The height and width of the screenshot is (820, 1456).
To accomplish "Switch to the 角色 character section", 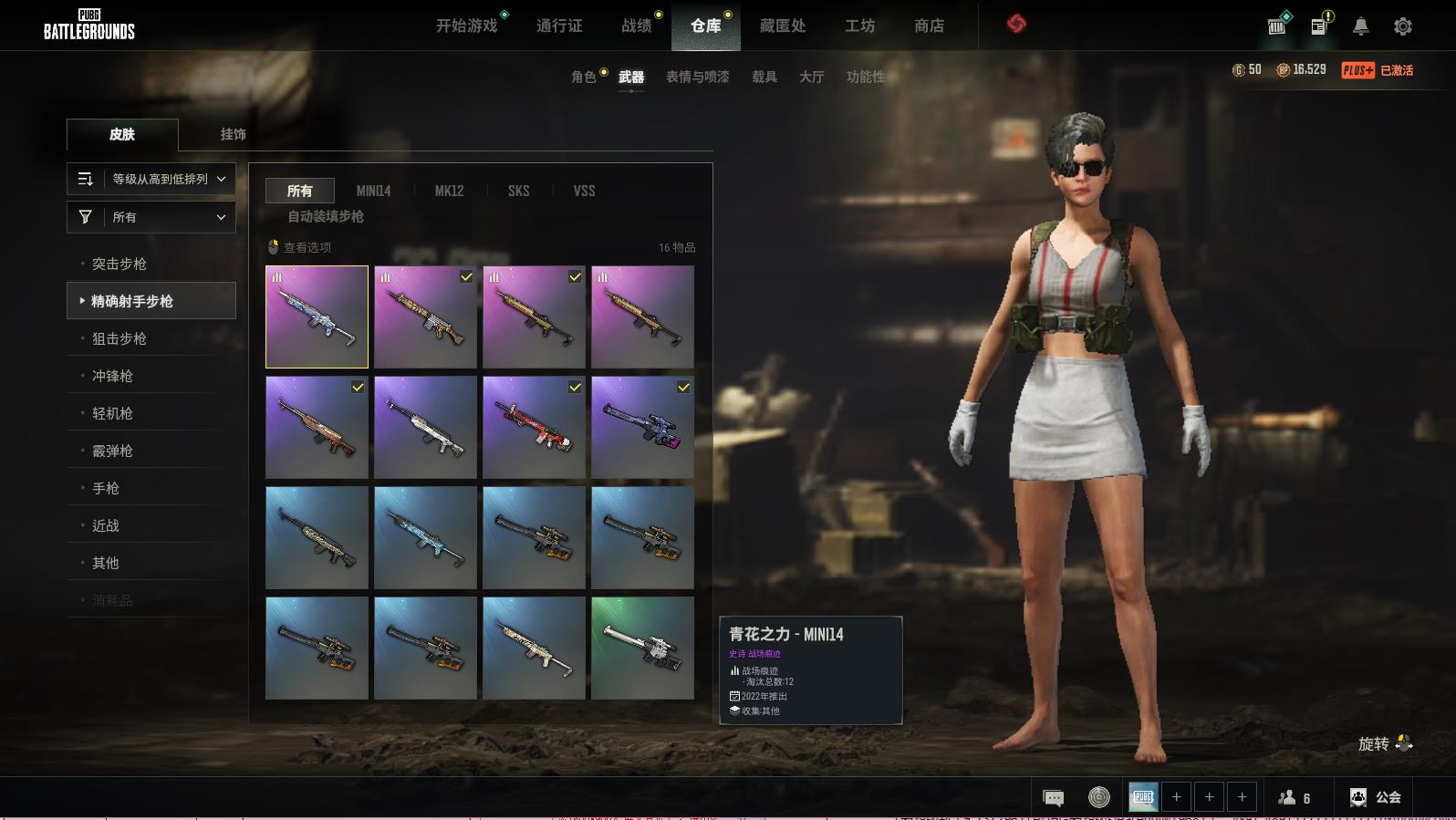I will pos(584,77).
